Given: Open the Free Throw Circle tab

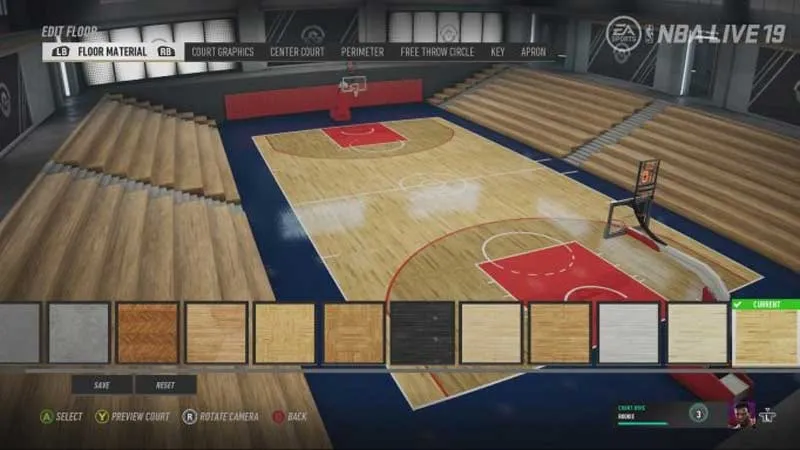Looking at the screenshot, I should coord(437,51).
